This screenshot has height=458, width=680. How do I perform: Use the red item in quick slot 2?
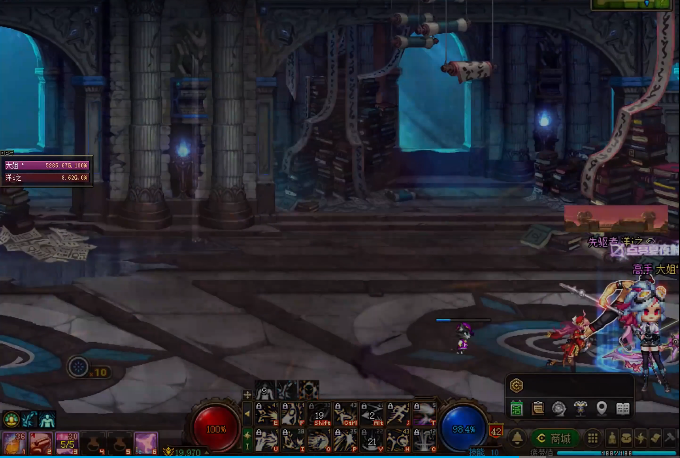point(41,442)
